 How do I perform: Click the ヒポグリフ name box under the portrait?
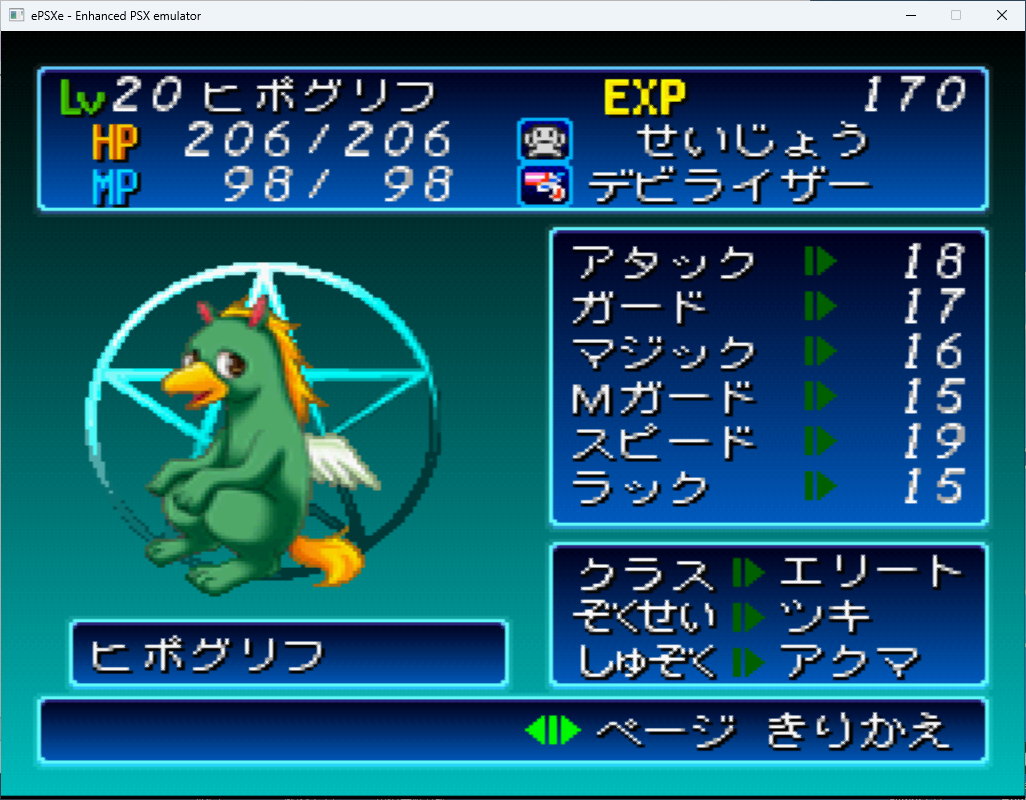(x=288, y=654)
